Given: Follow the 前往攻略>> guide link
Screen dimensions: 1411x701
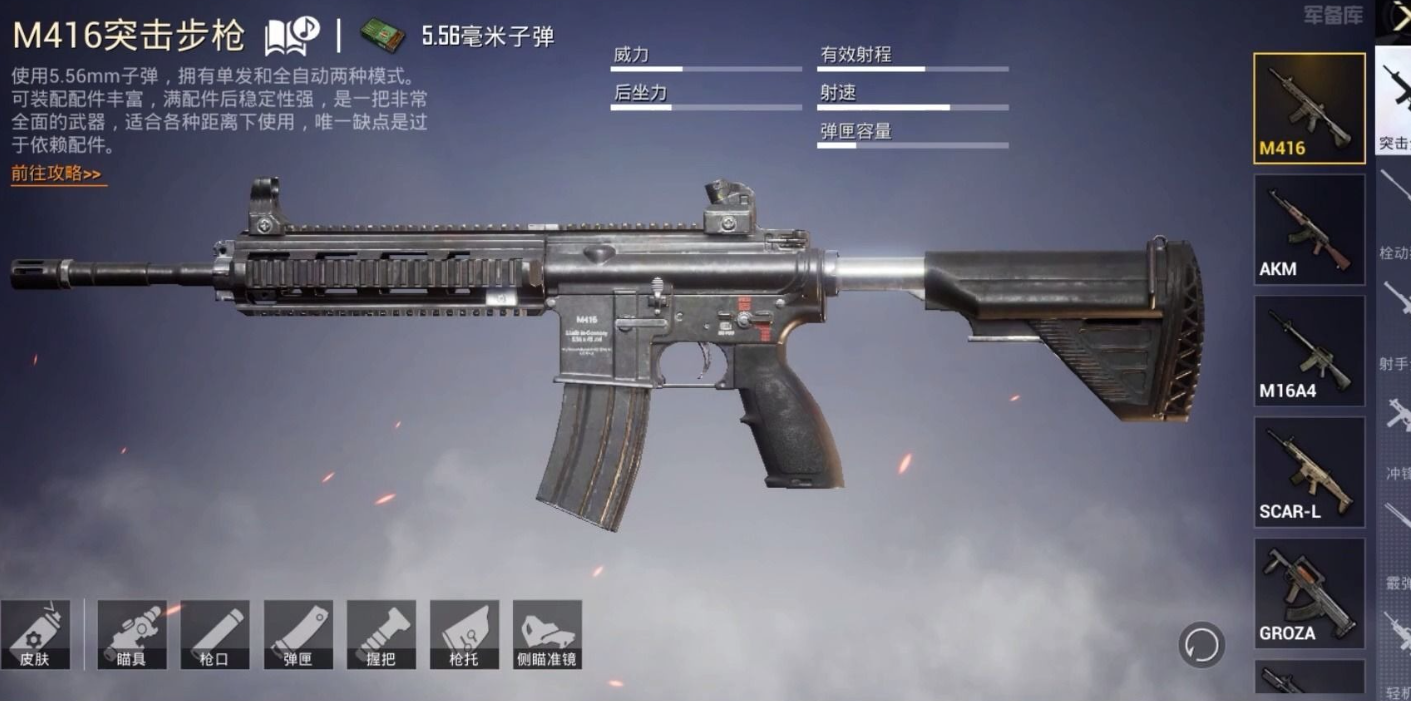Looking at the screenshot, I should click(57, 174).
